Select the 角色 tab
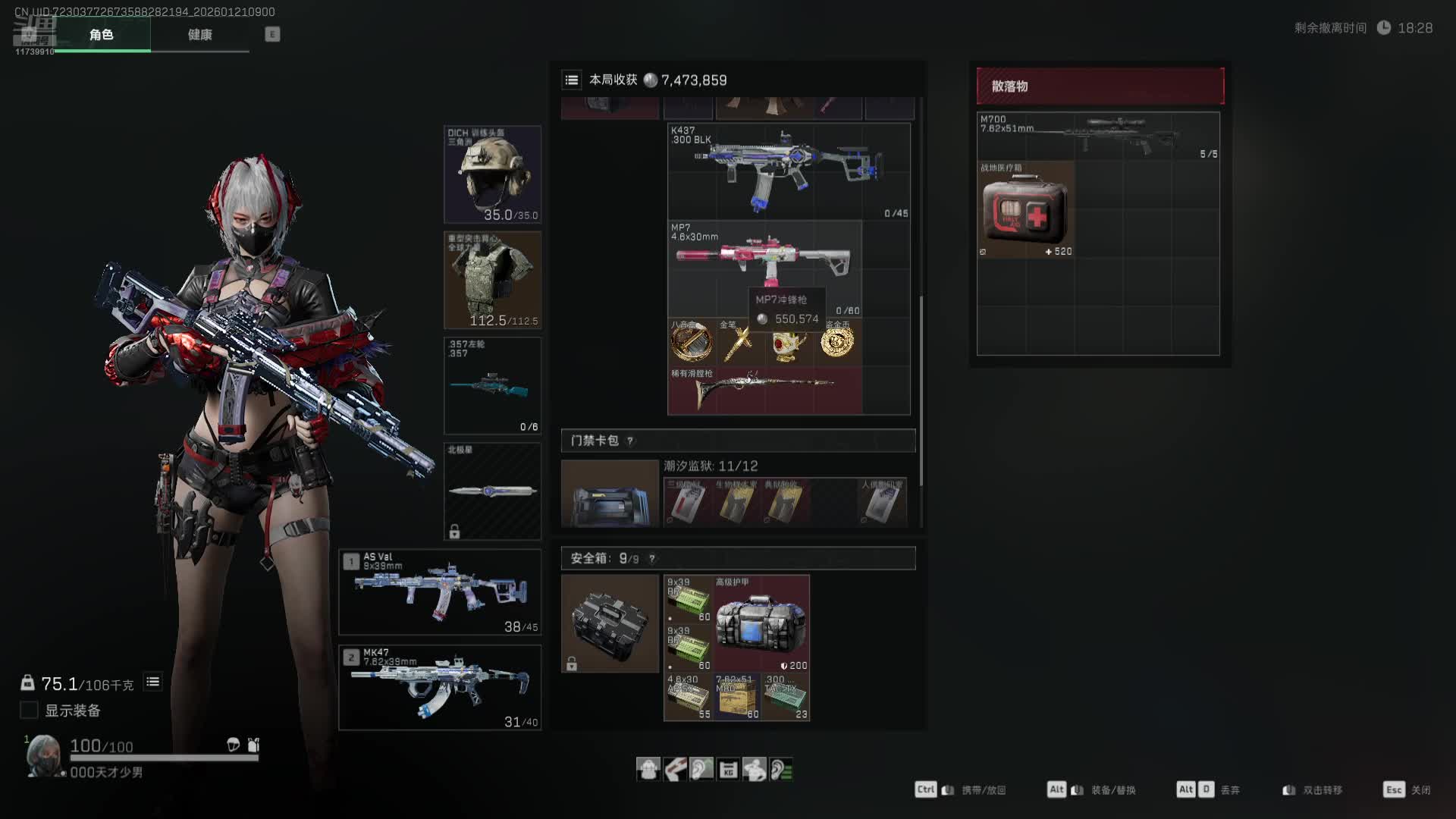Screen dimensions: 1456x819 pos(102,35)
